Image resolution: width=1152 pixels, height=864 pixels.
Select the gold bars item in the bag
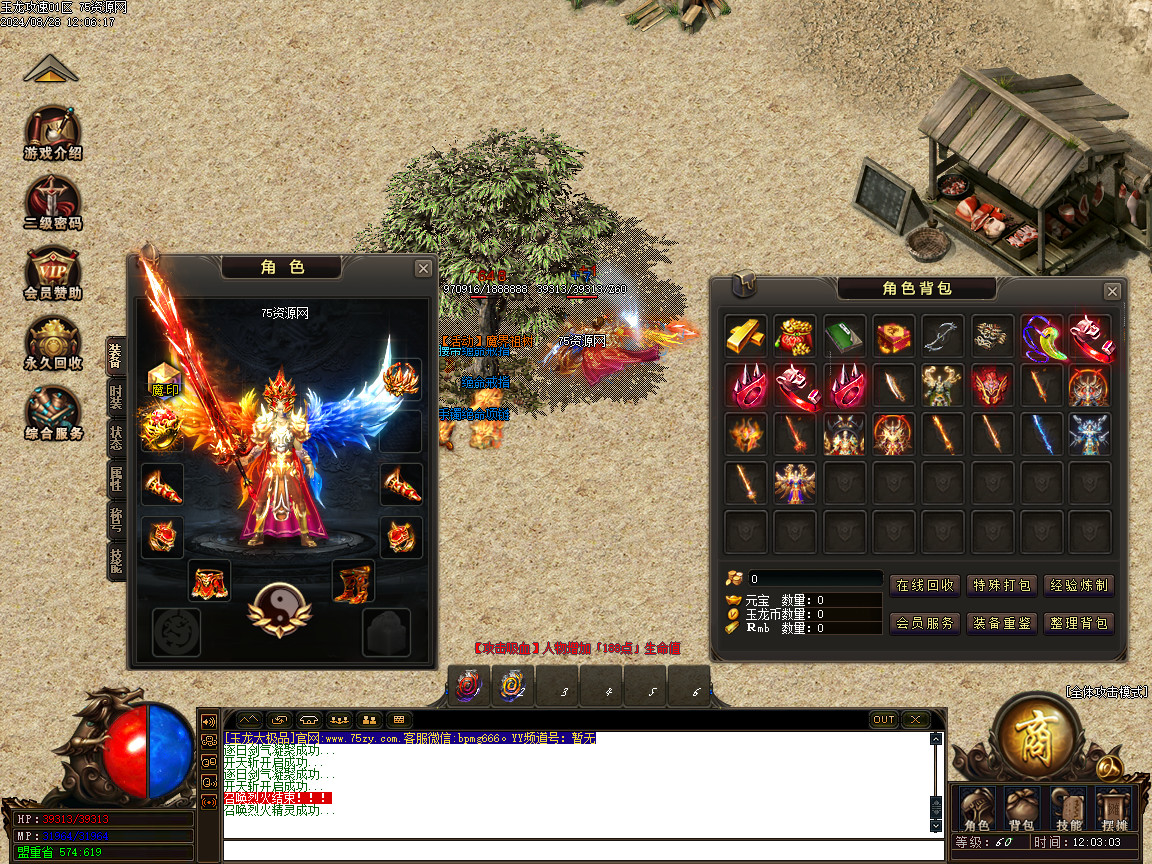tap(746, 336)
